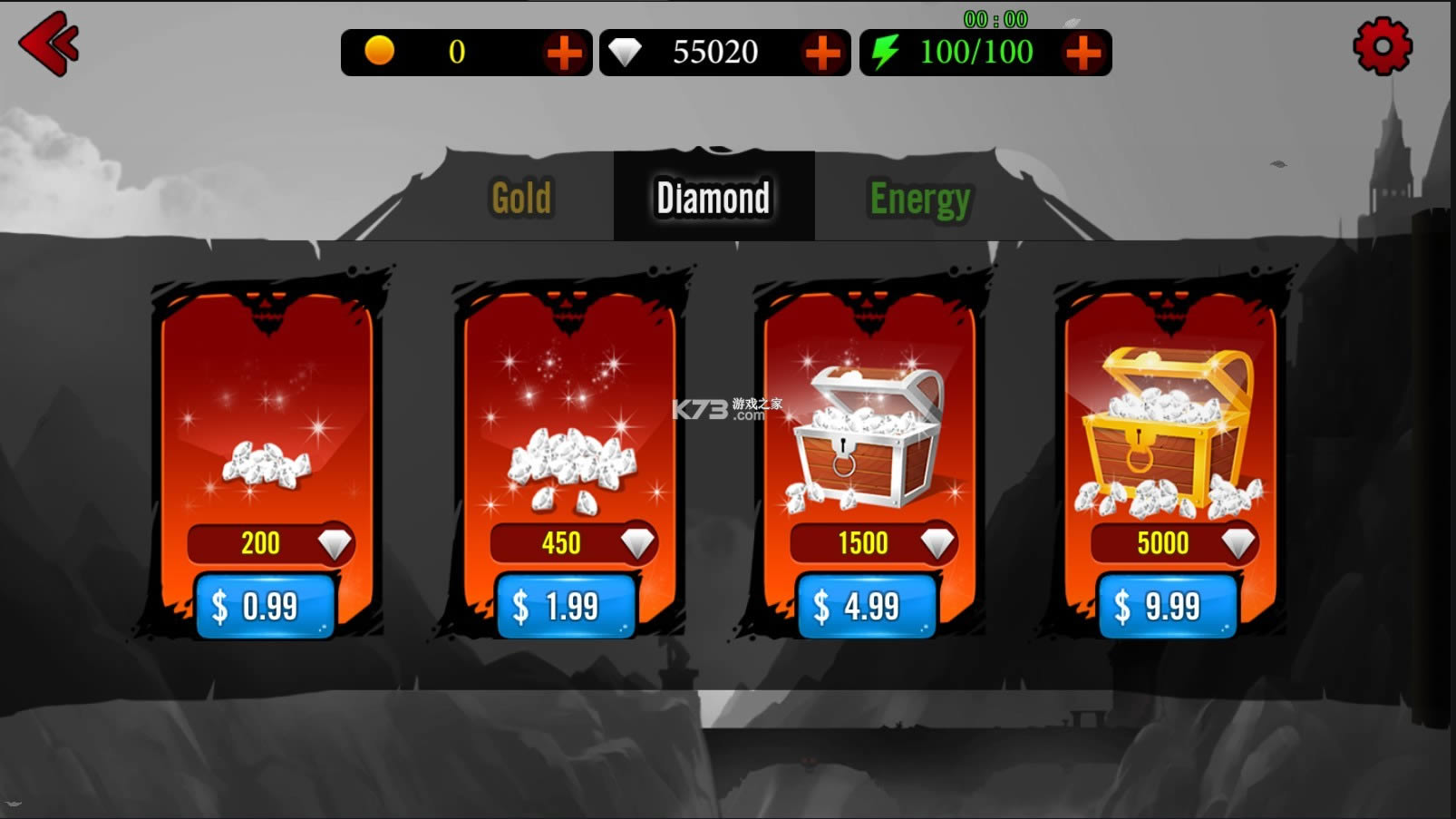Image resolution: width=1456 pixels, height=819 pixels.
Task: Buy the $4.99 diamond chest
Action: (867, 606)
